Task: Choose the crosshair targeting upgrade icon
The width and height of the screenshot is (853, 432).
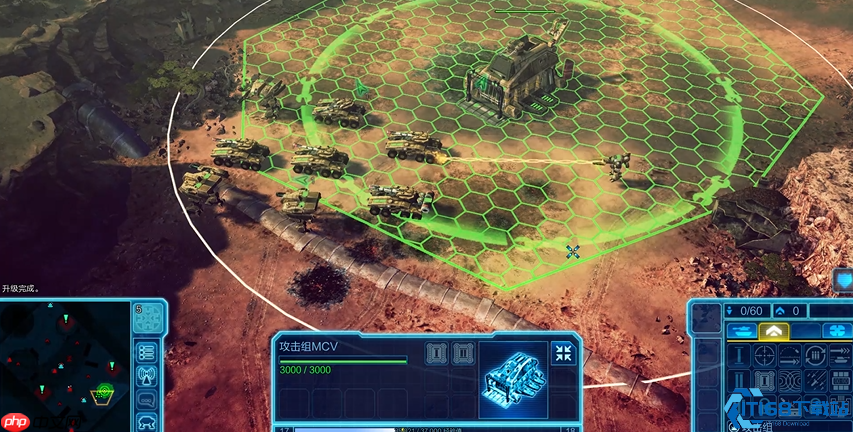Action: pyautogui.click(x=765, y=355)
